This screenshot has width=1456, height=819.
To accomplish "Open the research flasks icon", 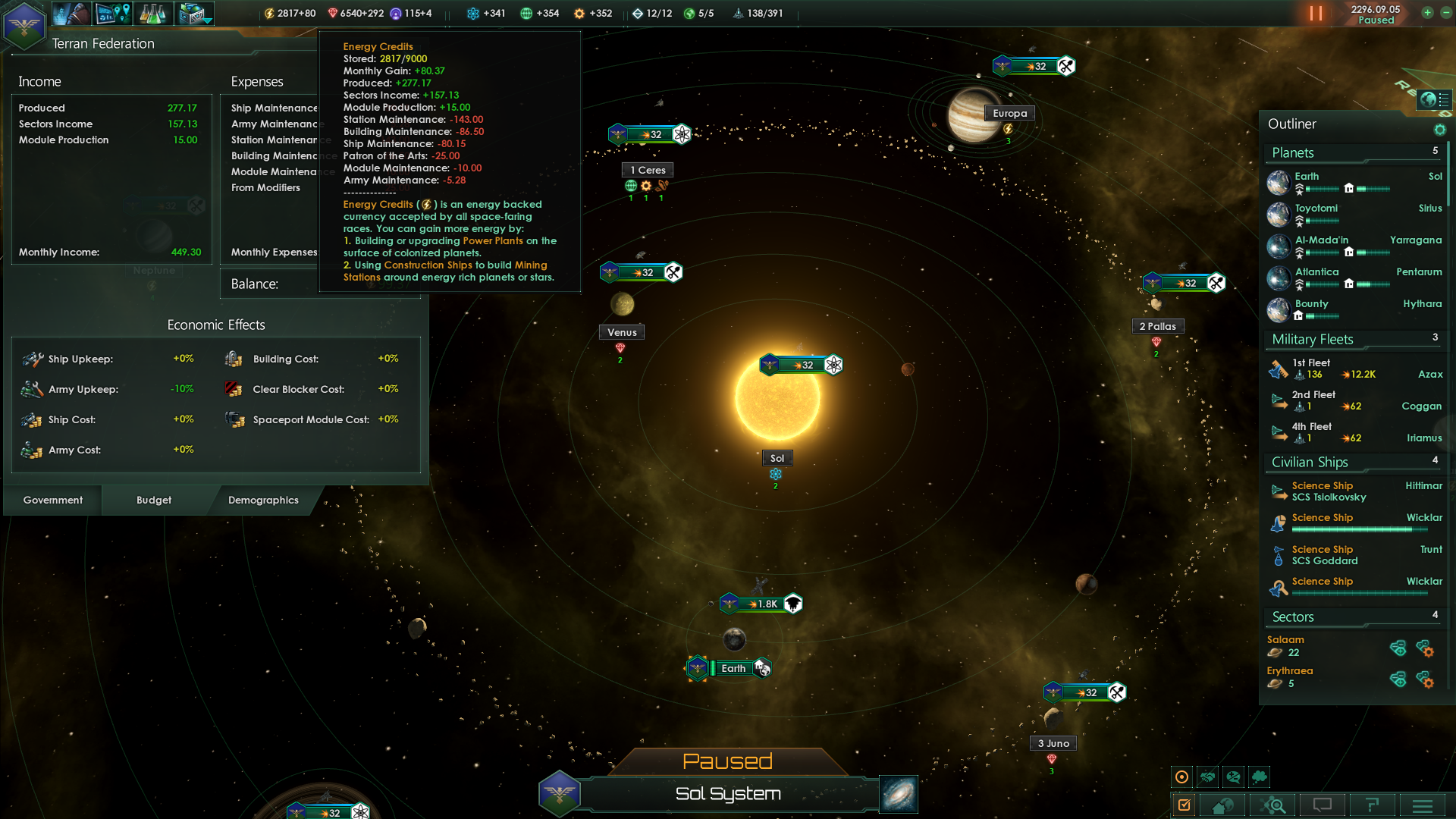I will pos(153,13).
